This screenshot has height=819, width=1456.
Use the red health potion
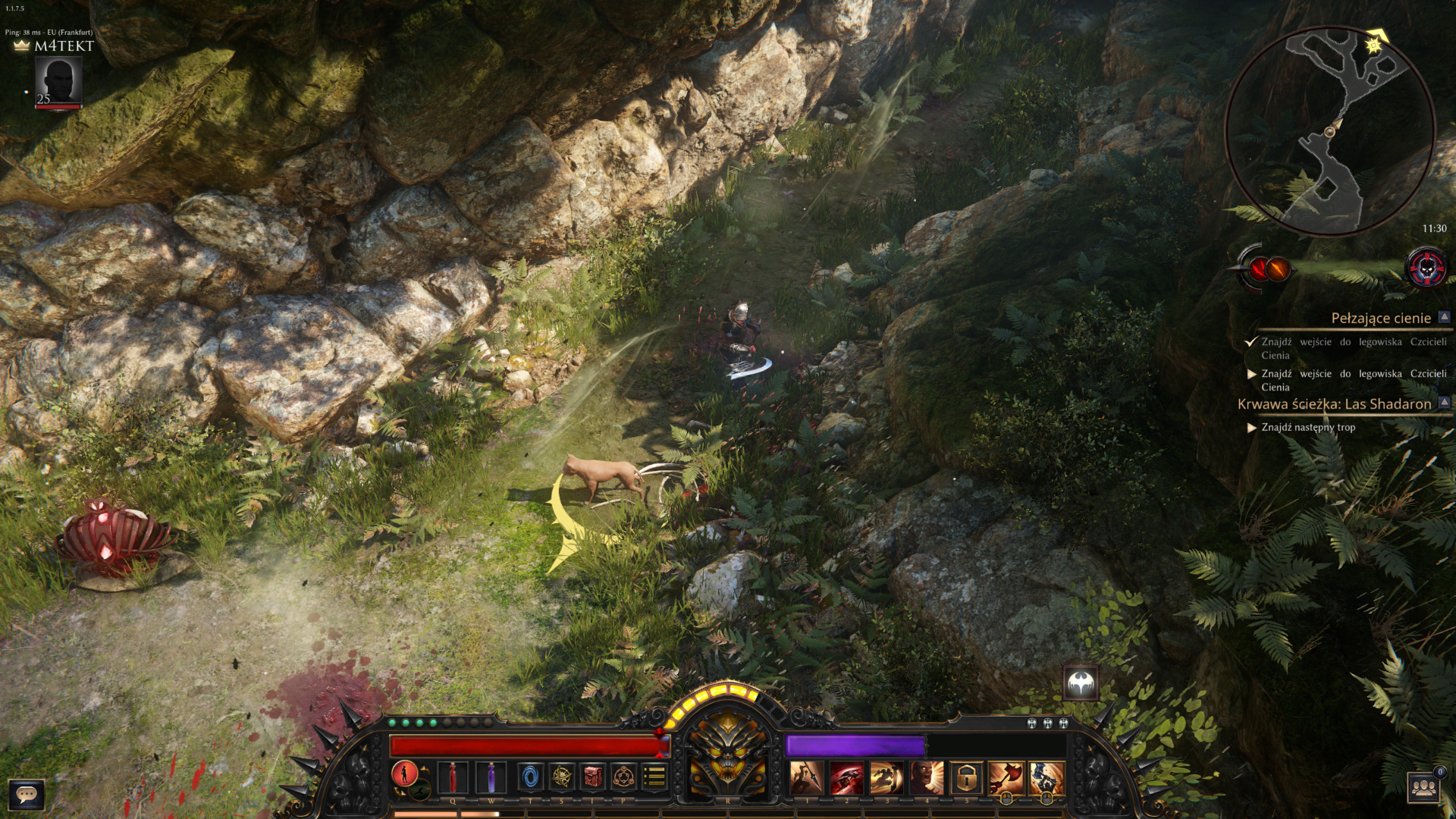[453, 778]
